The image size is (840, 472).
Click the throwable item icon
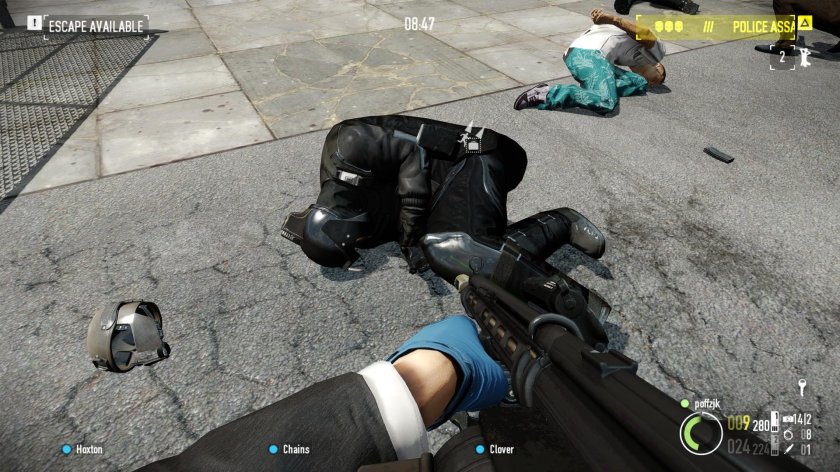pyautogui.click(x=790, y=450)
